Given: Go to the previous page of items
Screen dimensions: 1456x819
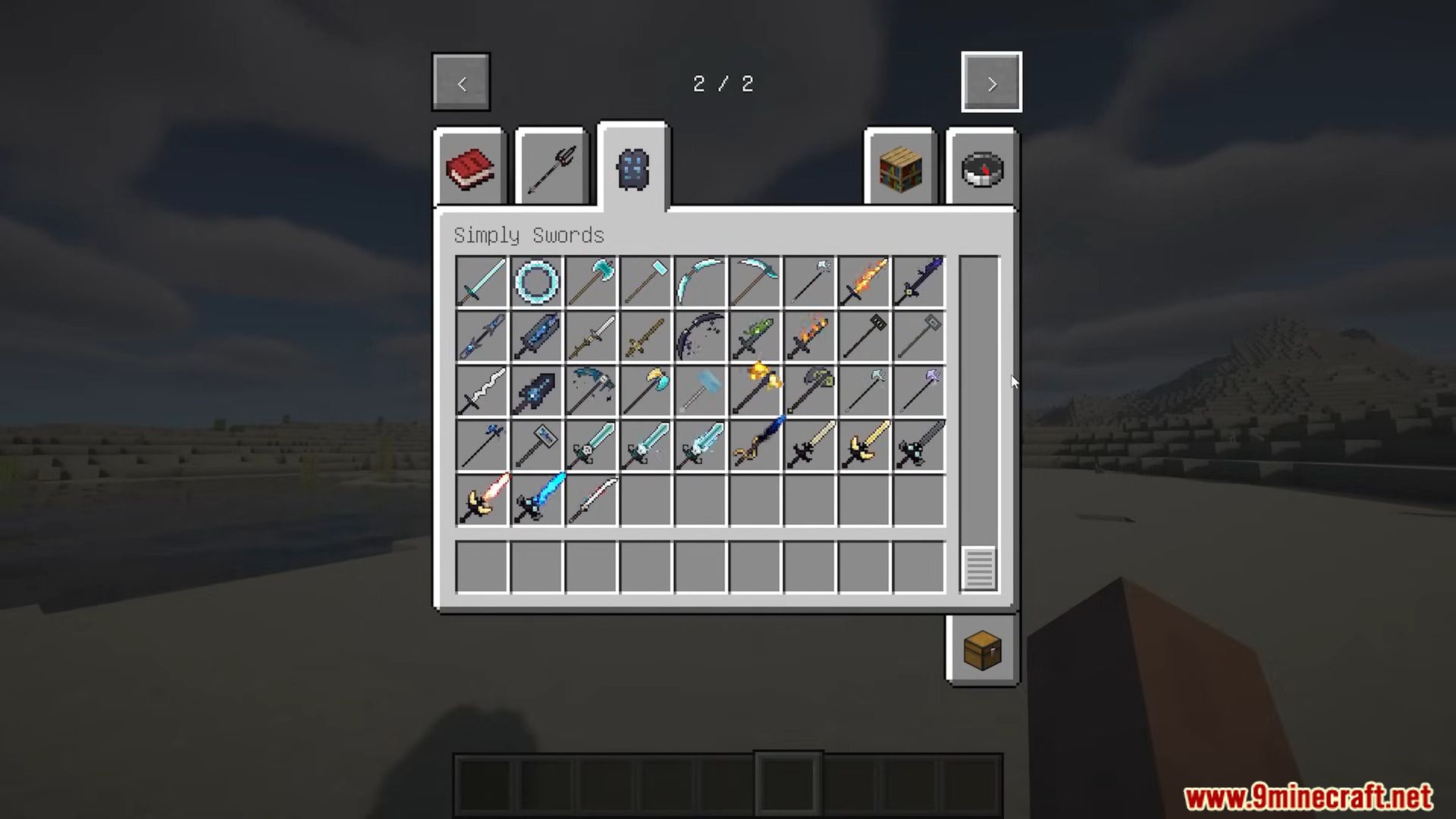Looking at the screenshot, I should click(460, 82).
